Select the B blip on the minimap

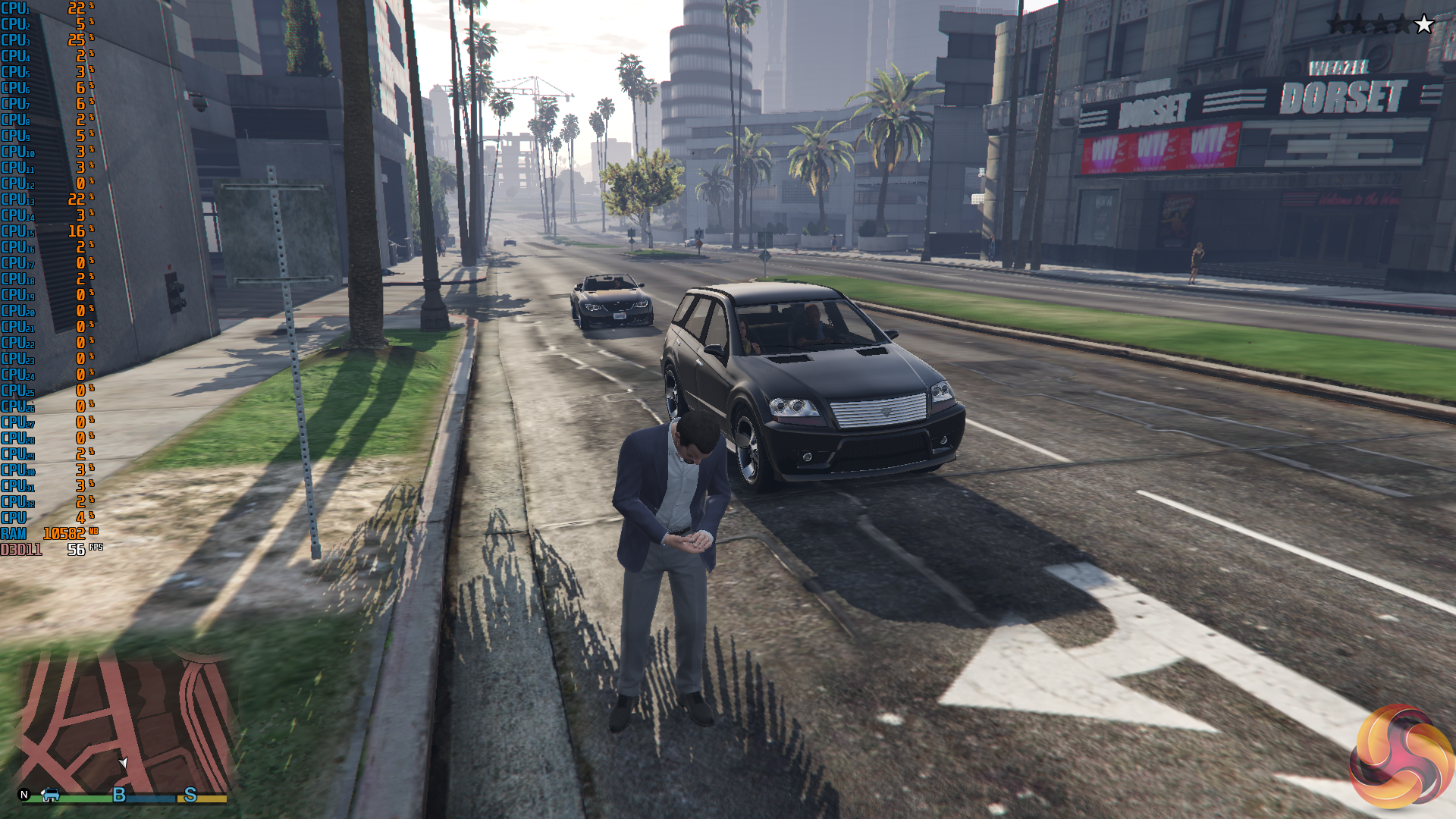click(x=119, y=795)
